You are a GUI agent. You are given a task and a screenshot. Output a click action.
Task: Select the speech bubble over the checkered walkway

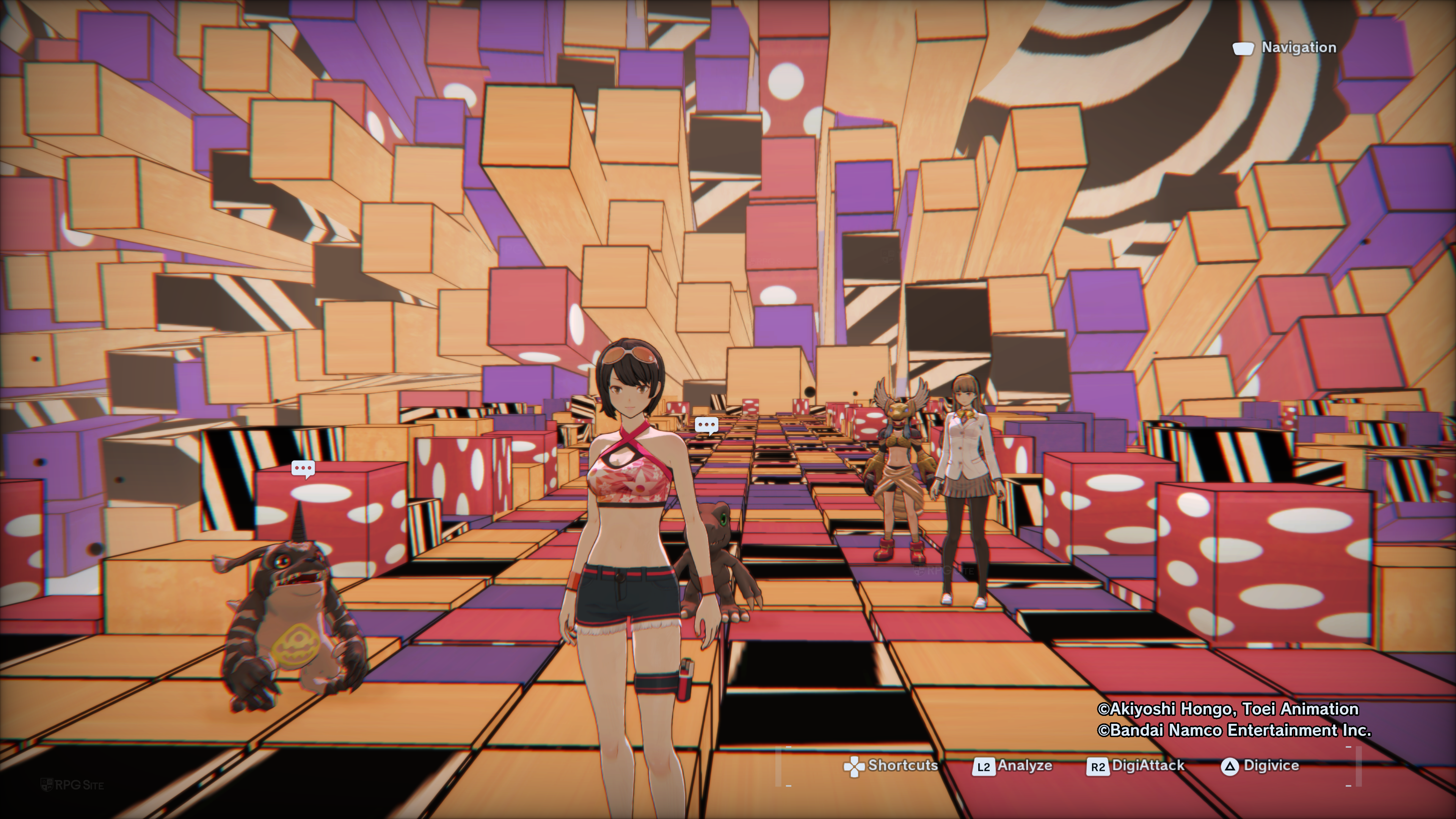tap(706, 425)
